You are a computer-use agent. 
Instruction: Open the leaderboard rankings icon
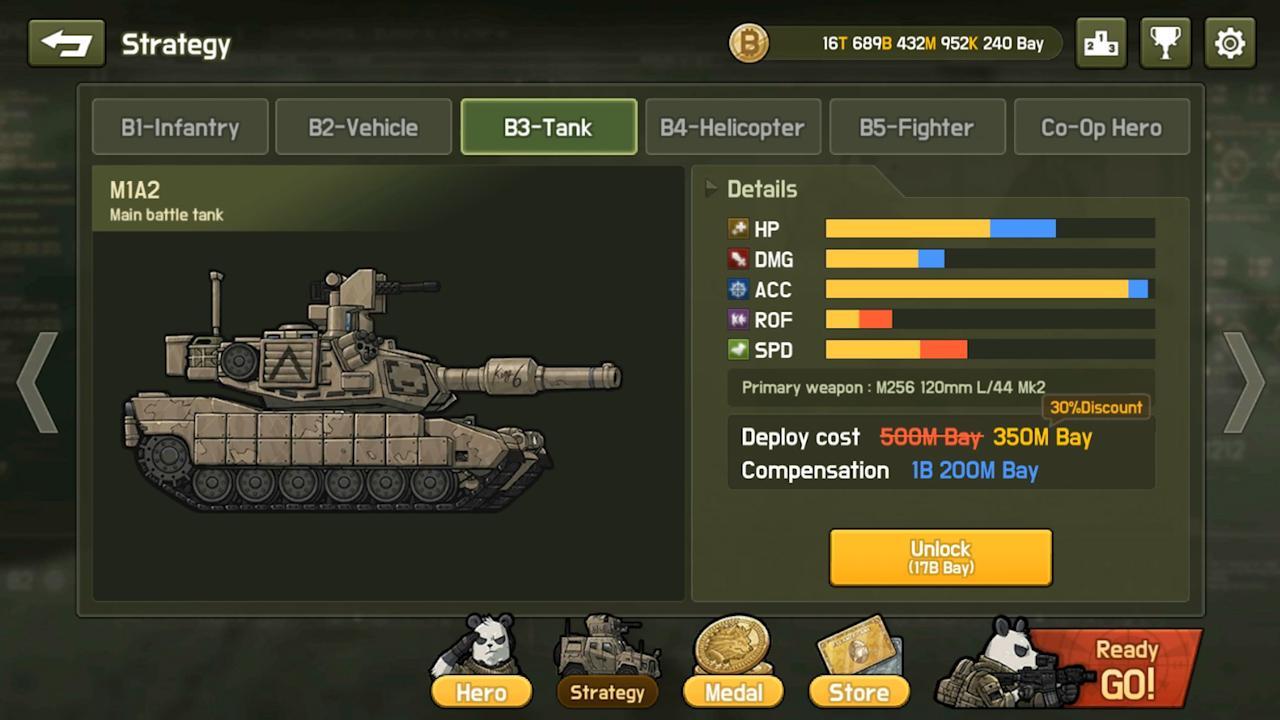click(x=1101, y=43)
